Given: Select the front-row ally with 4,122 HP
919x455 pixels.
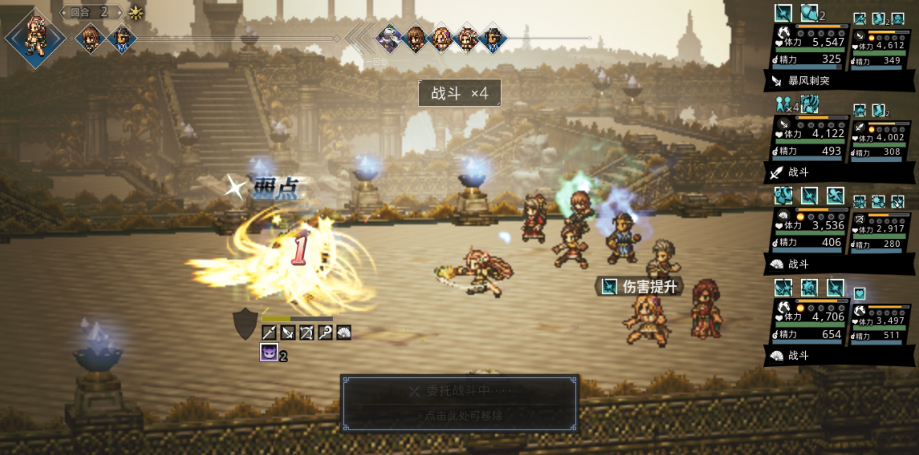Looking at the screenshot, I should point(808,139).
